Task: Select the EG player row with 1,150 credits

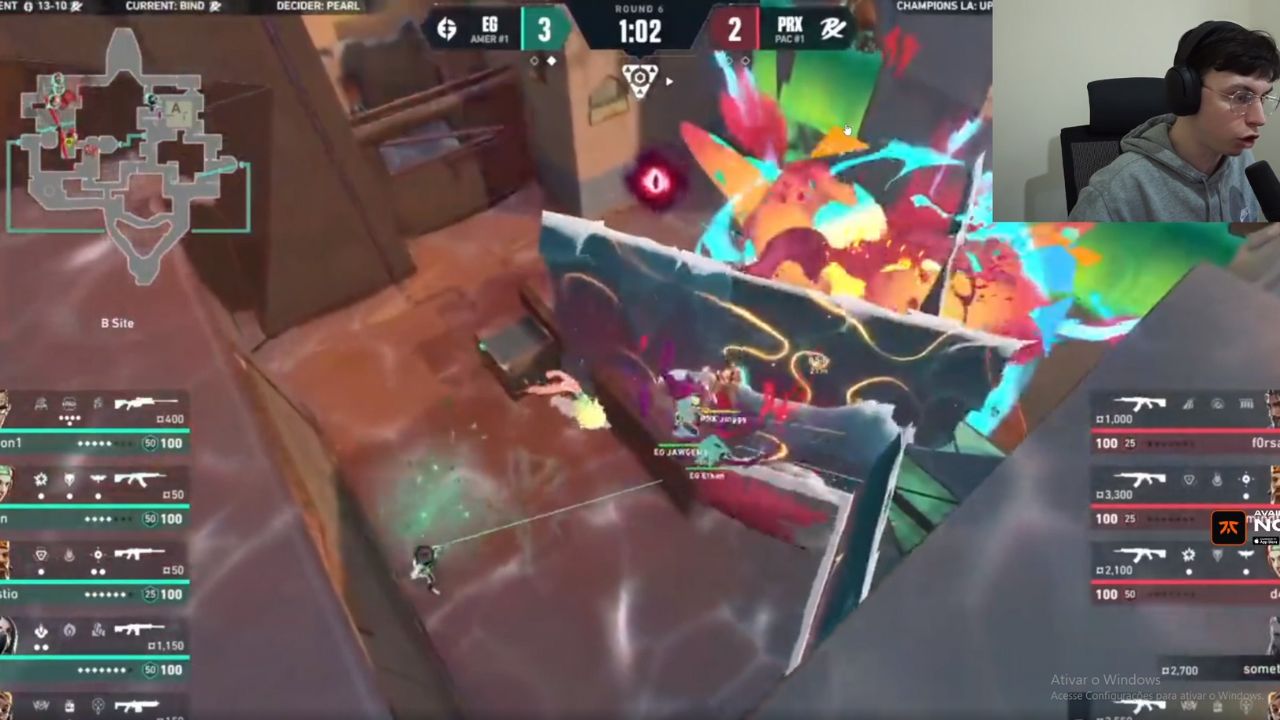Action: point(95,649)
